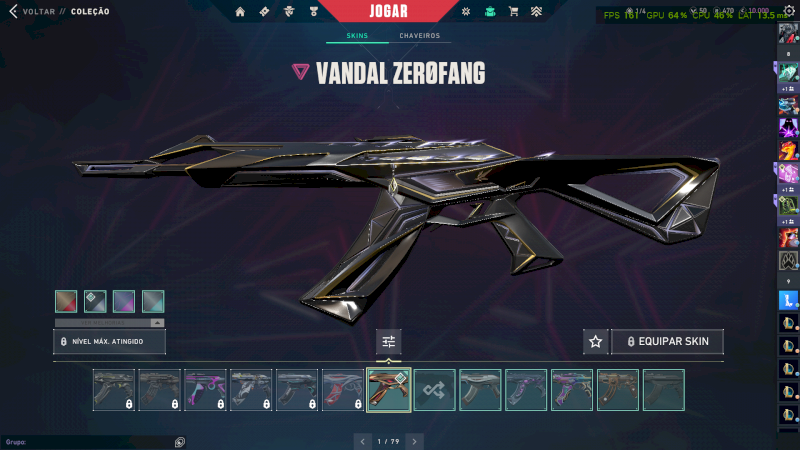800x450 pixels.
Task: Choose the purple color variant swatch
Action: pos(124,301)
